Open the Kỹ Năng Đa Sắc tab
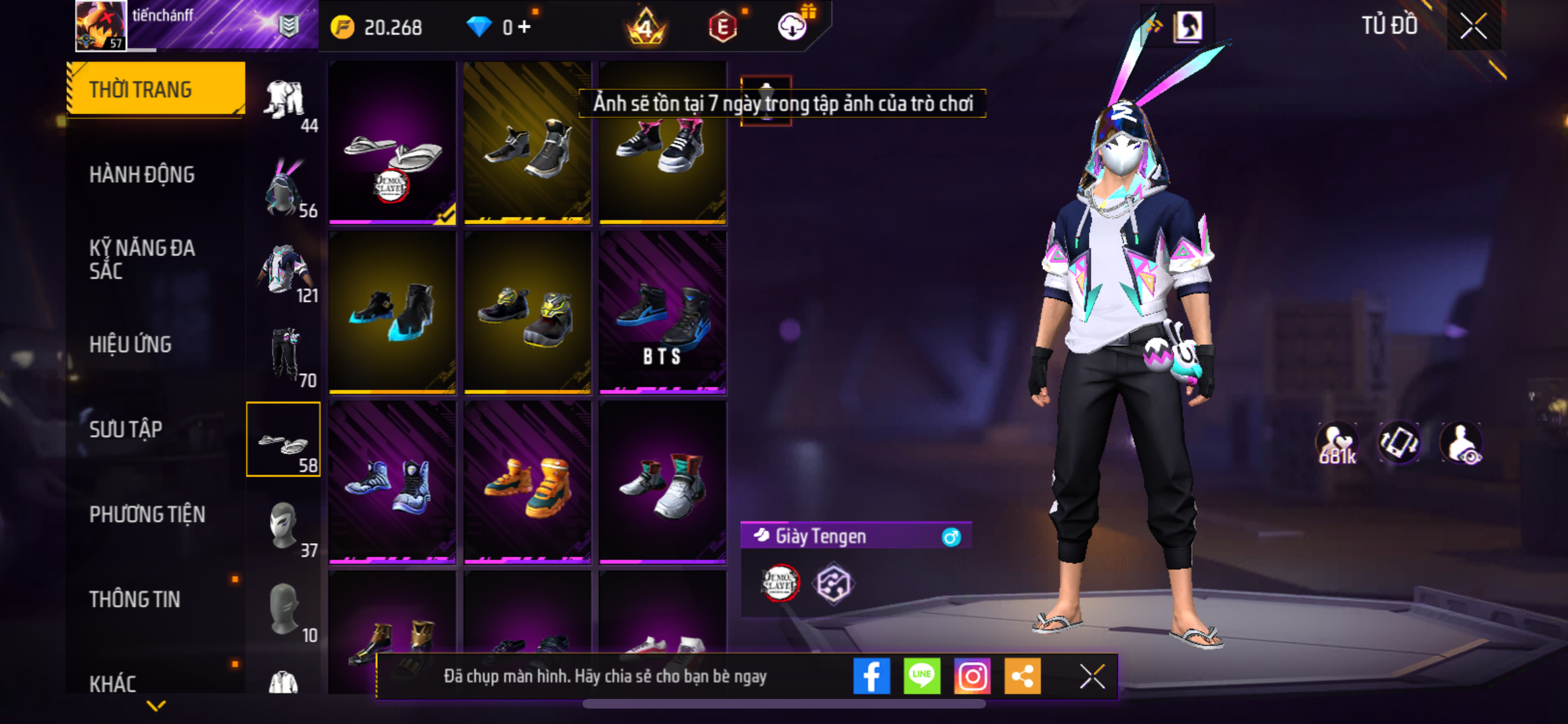1568x724 pixels. coord(142,259)
